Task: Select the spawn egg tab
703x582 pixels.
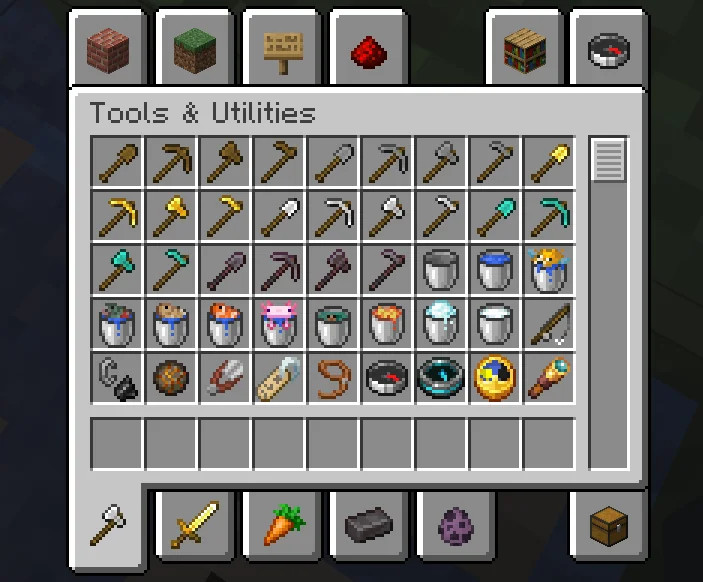Action: (x=454, y=523)
